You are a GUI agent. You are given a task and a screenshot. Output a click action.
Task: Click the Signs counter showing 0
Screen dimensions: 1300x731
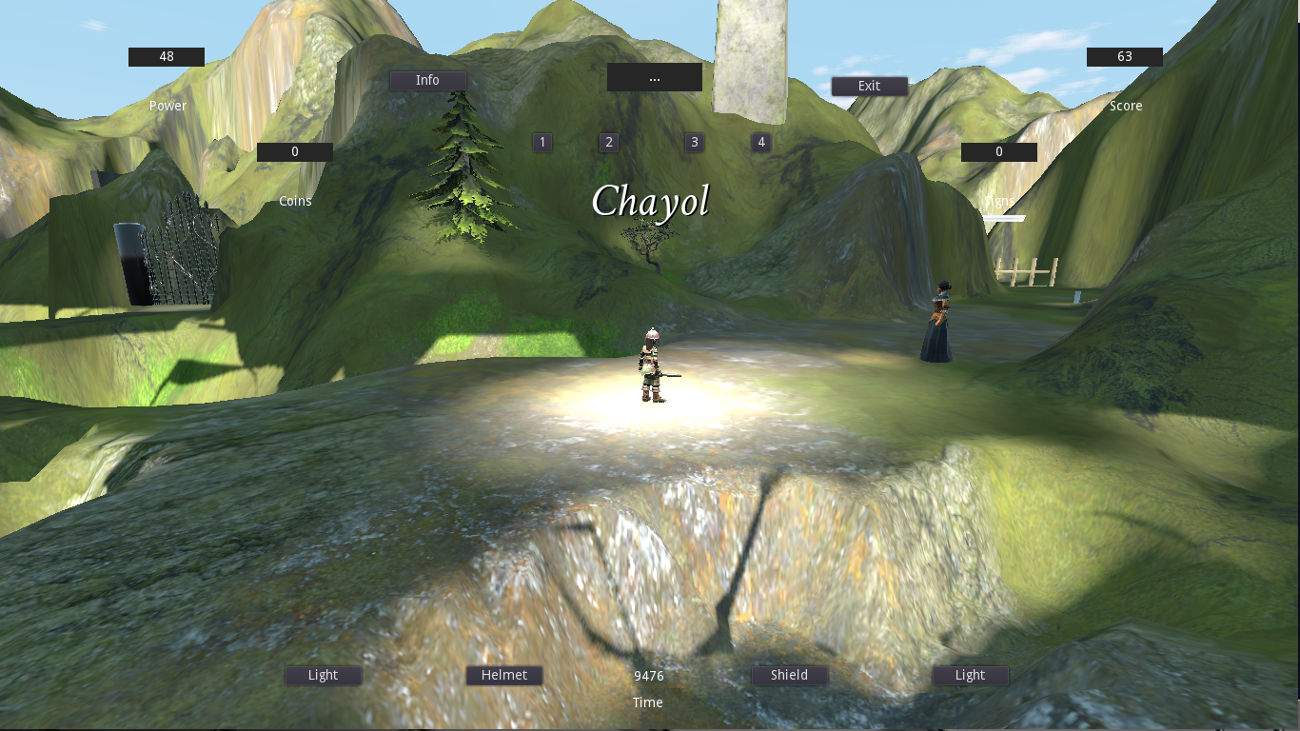click(998, 151)
